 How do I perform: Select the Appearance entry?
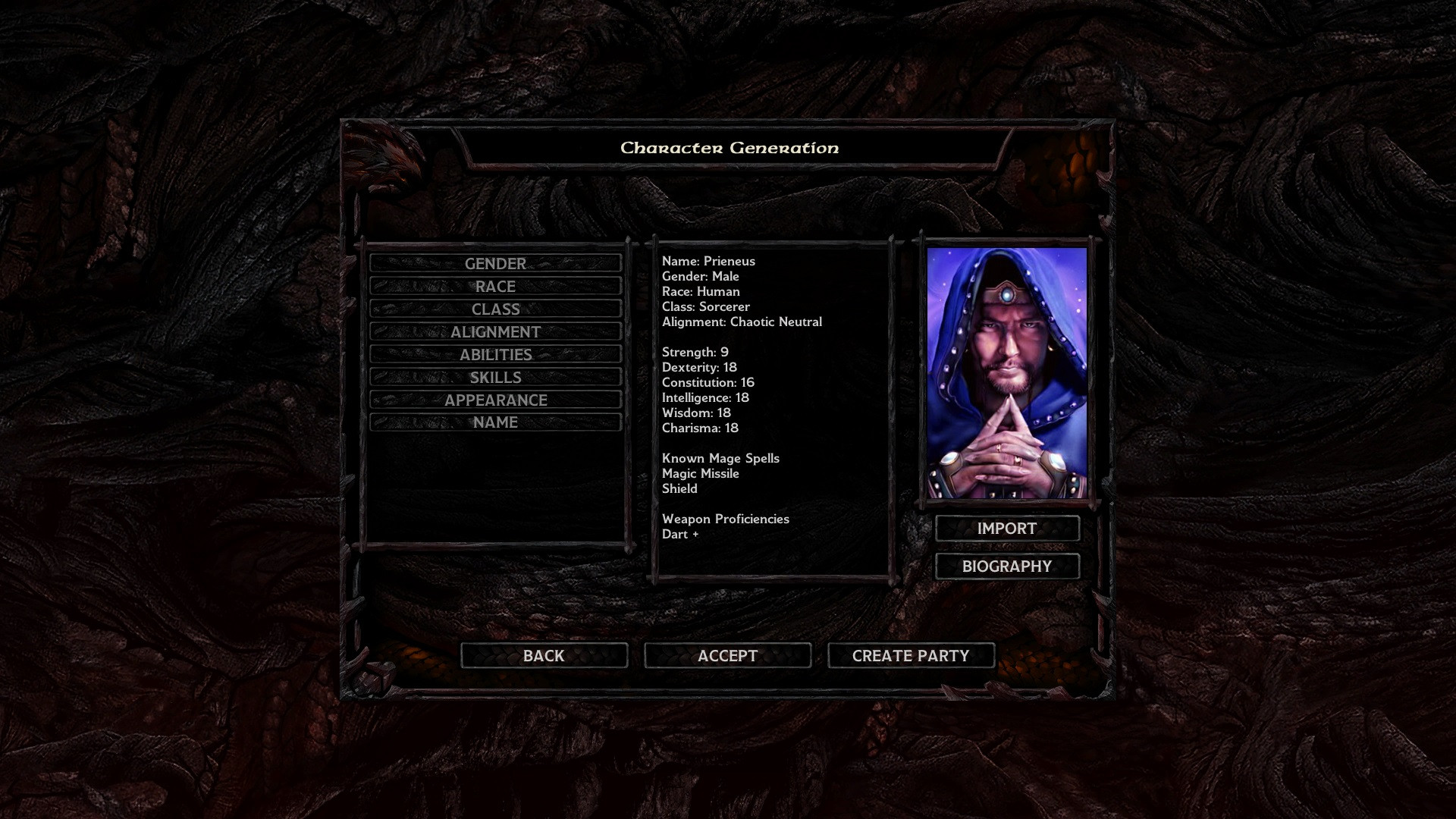point(495,400)
